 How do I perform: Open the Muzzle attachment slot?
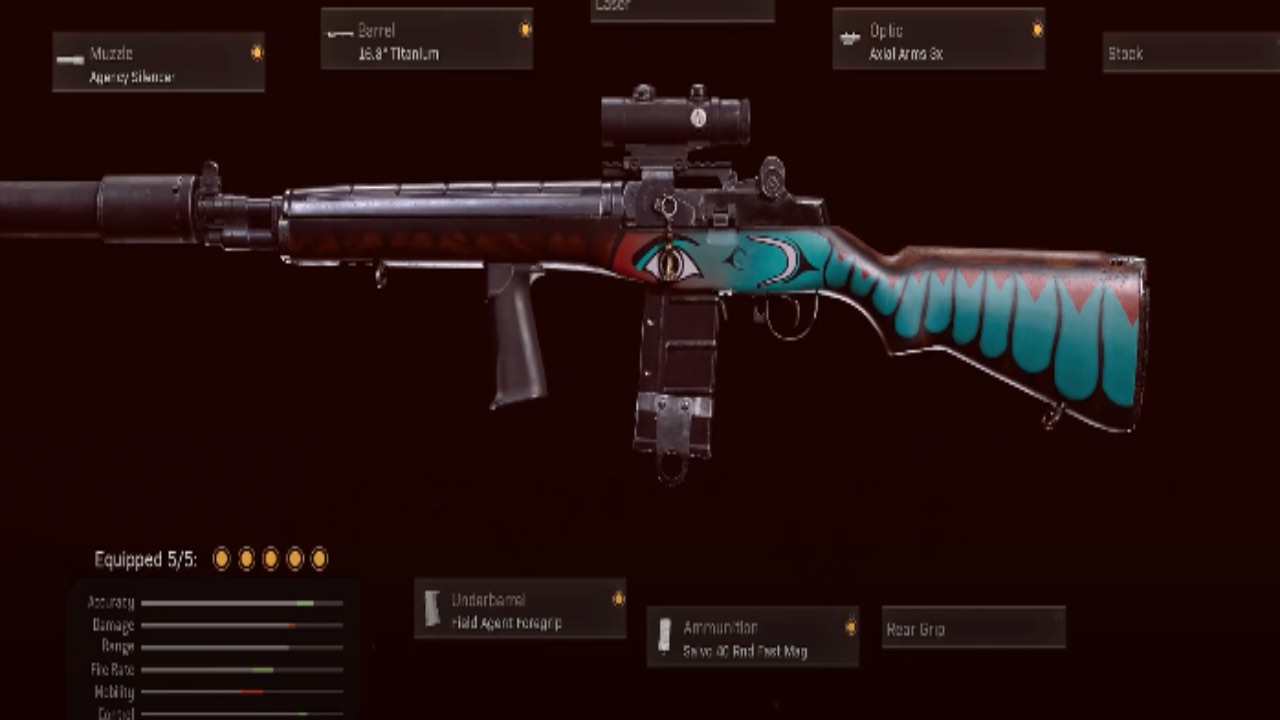158,62
